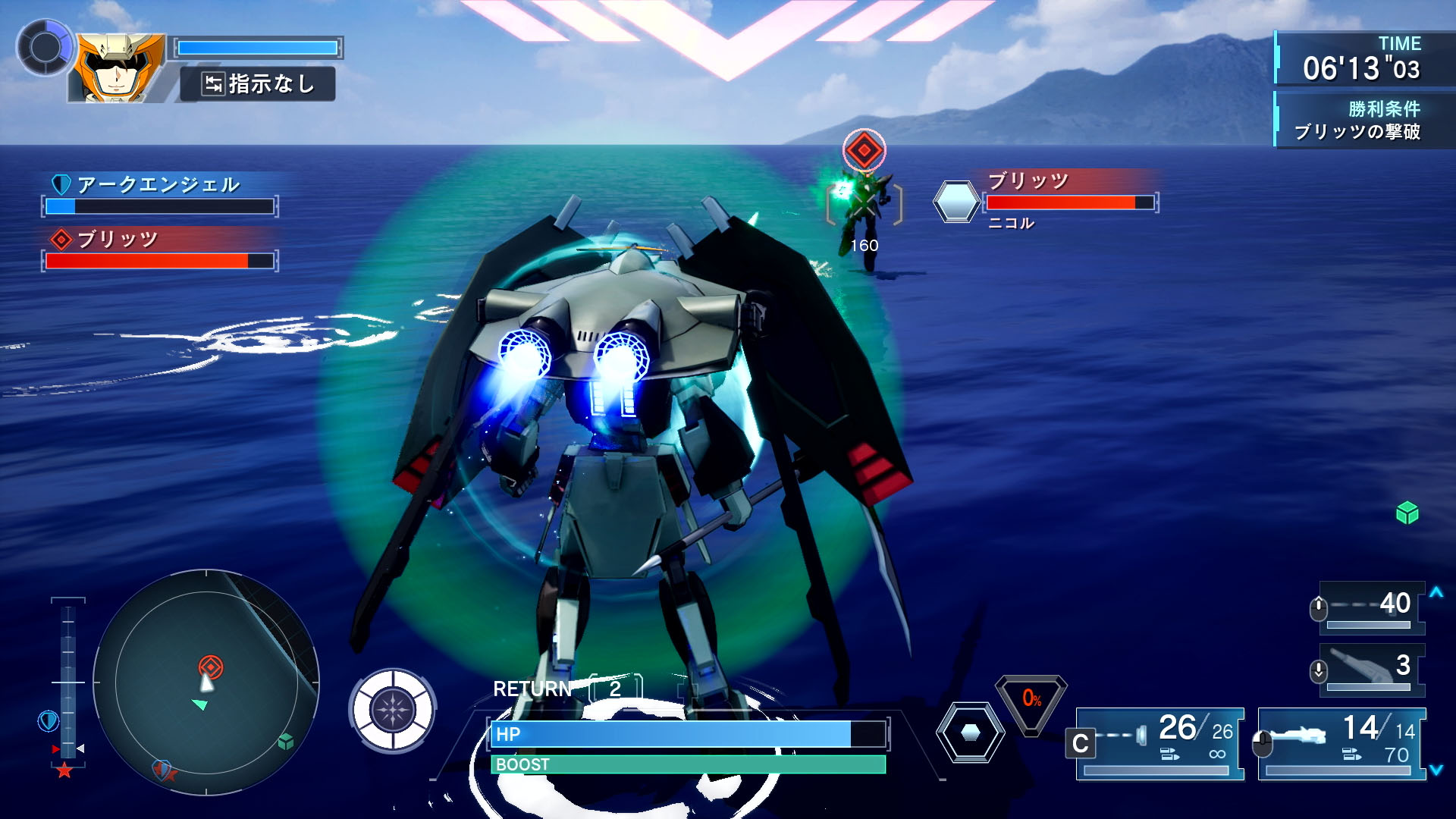Activate the round dial icon left of HP
The width and height of the screenshot is (1456, 819).
[x=392, y=711]
